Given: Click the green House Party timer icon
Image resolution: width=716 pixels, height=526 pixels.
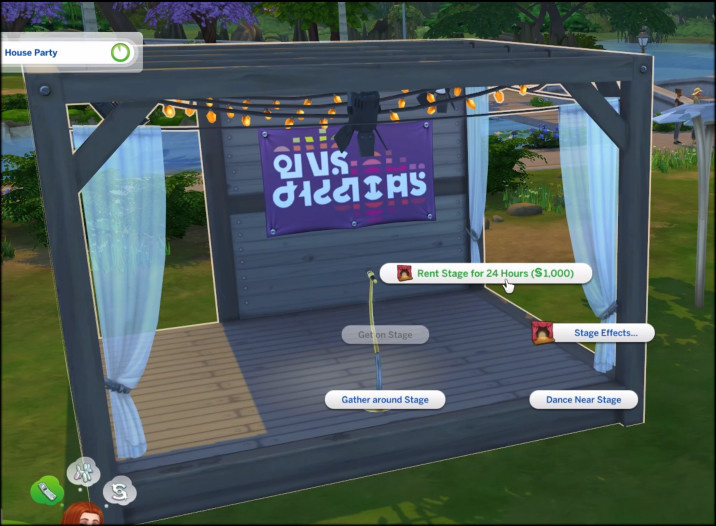Looking at the screenshot, I should click(121, 51).
